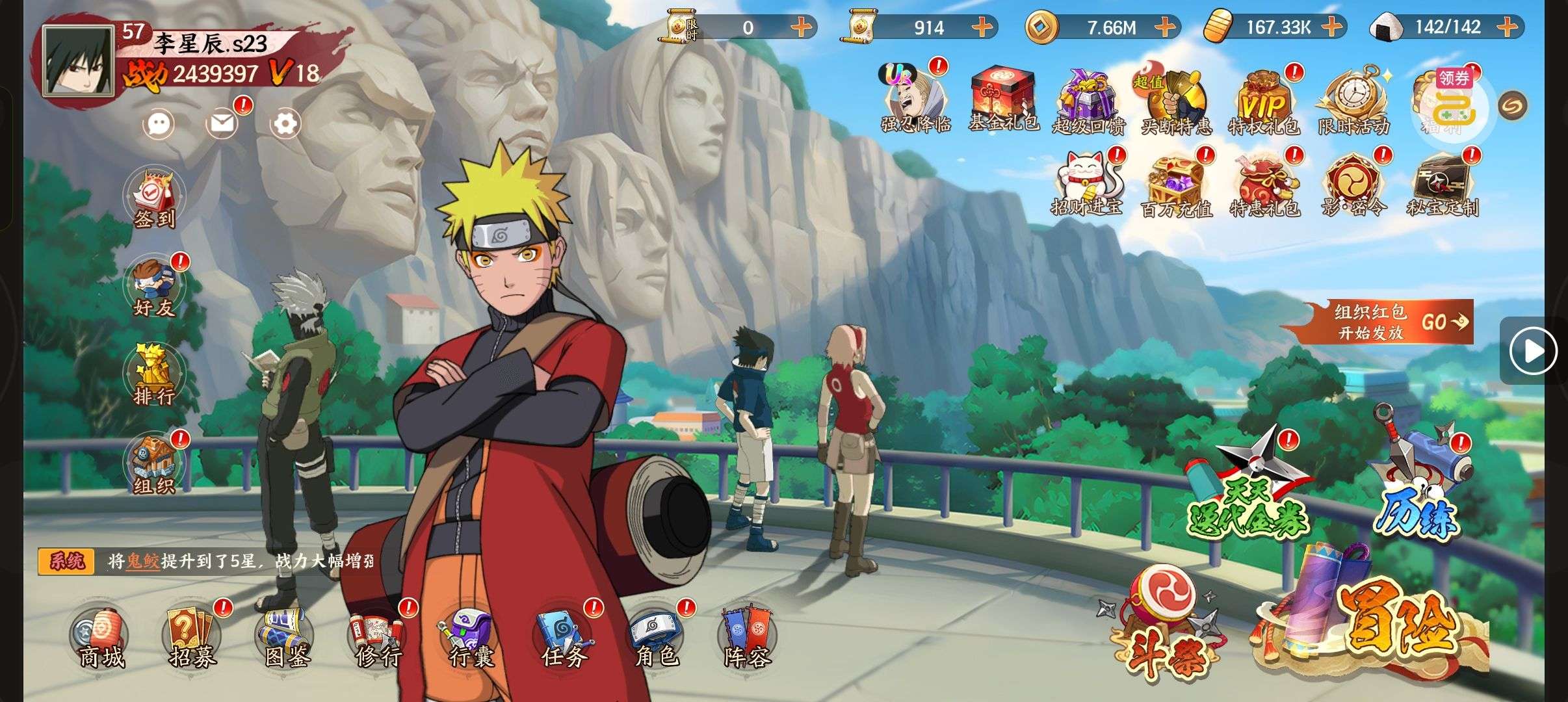Open the 好友 friends list
Screen dimensions: 1568x702
pos(154,287)
